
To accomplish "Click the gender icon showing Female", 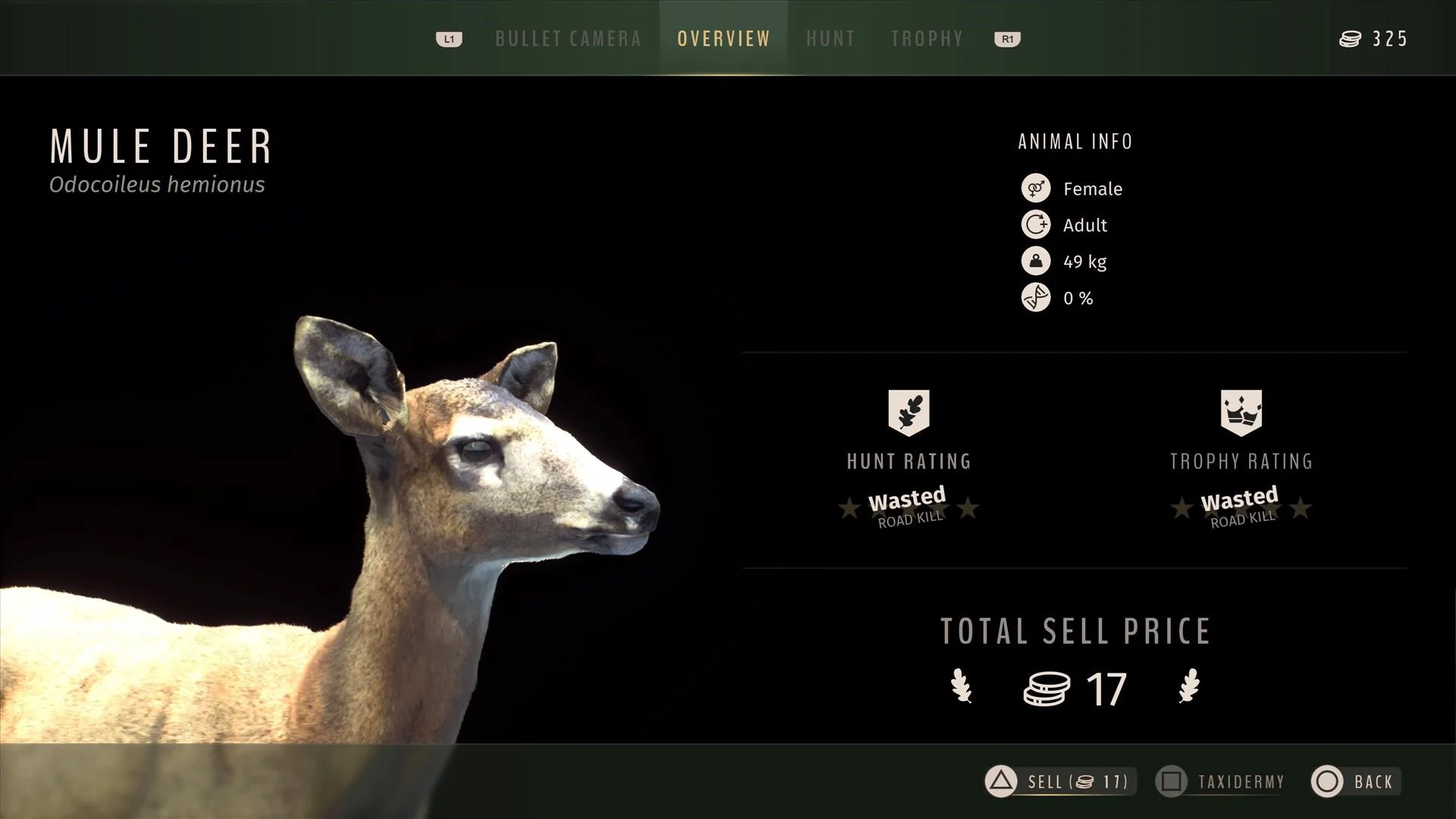I will pyautogui.click(x=1036, y=188).
